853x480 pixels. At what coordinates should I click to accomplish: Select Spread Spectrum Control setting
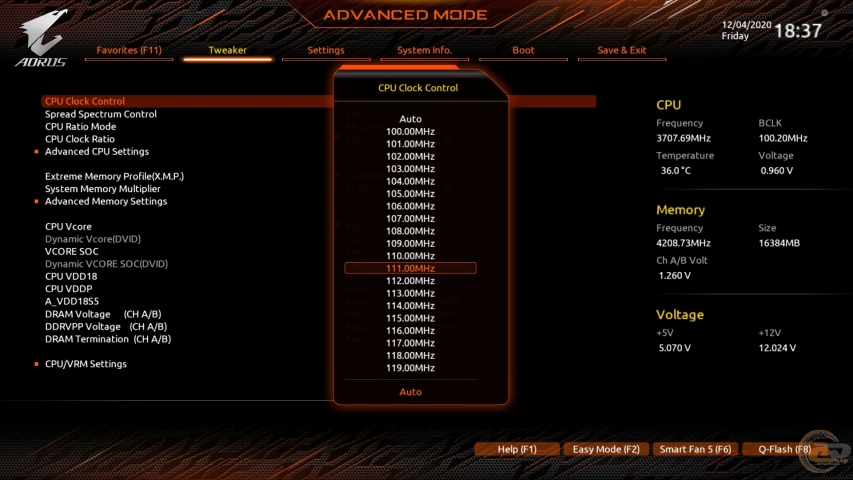pos(101,114)
